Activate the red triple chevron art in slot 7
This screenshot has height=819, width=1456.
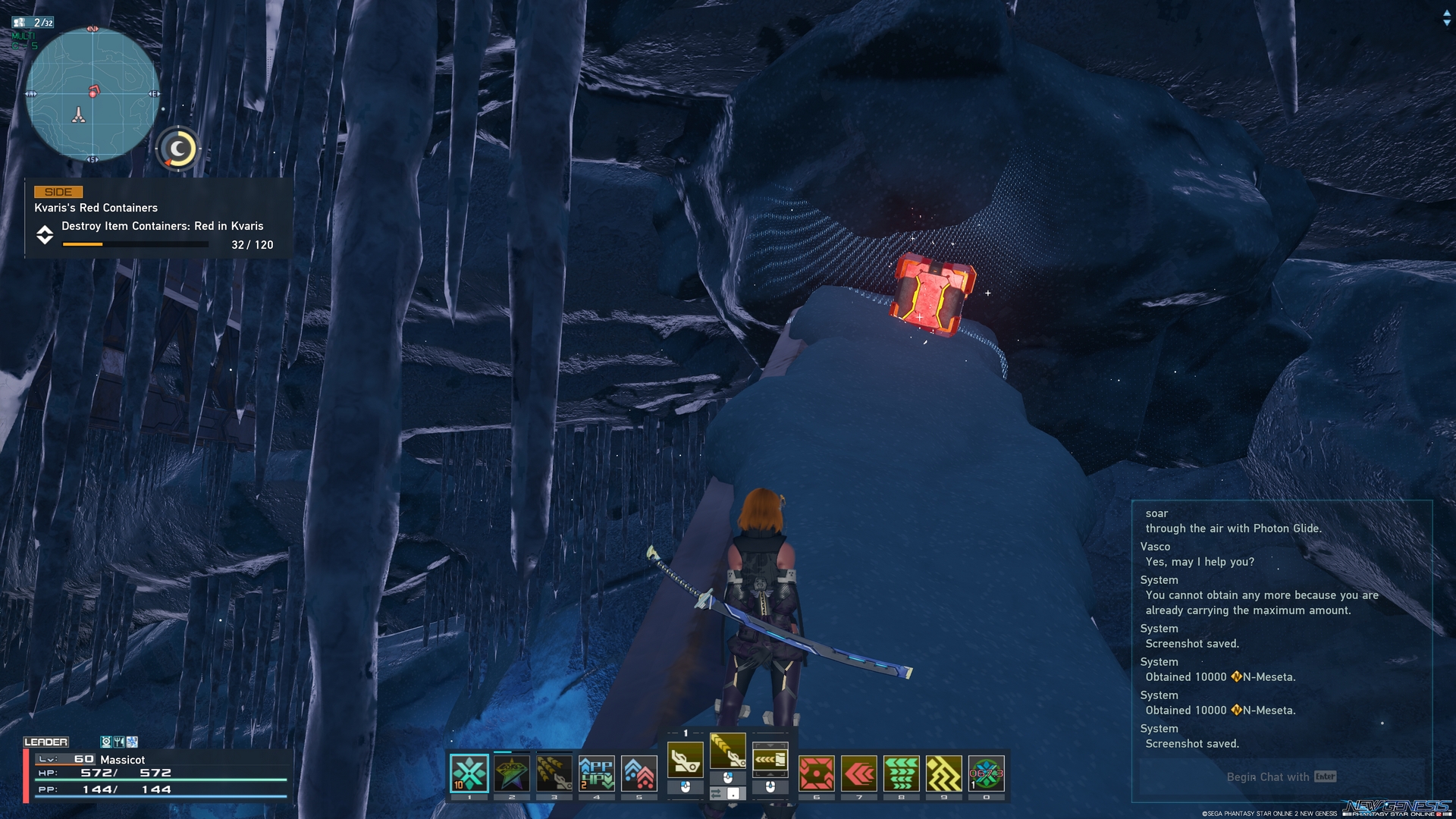tap(859, 773)
